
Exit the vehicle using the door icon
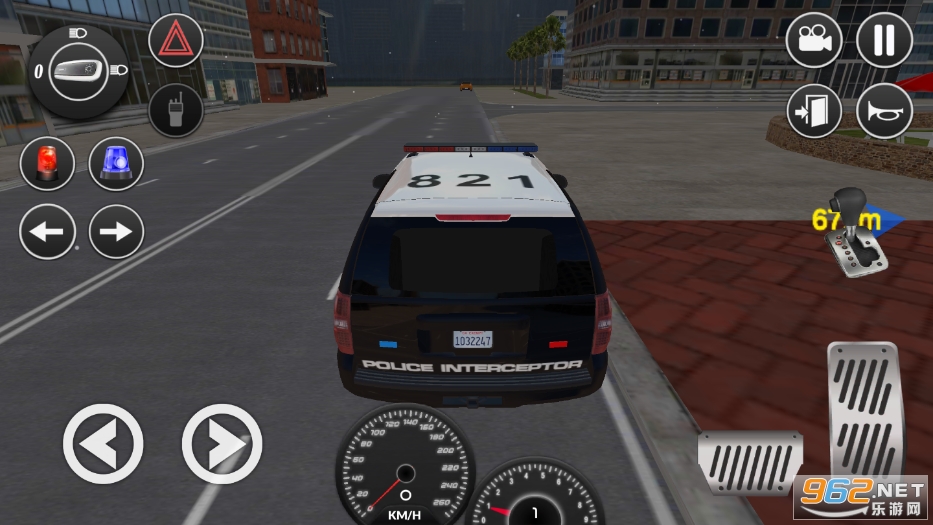tap(814, 110)
